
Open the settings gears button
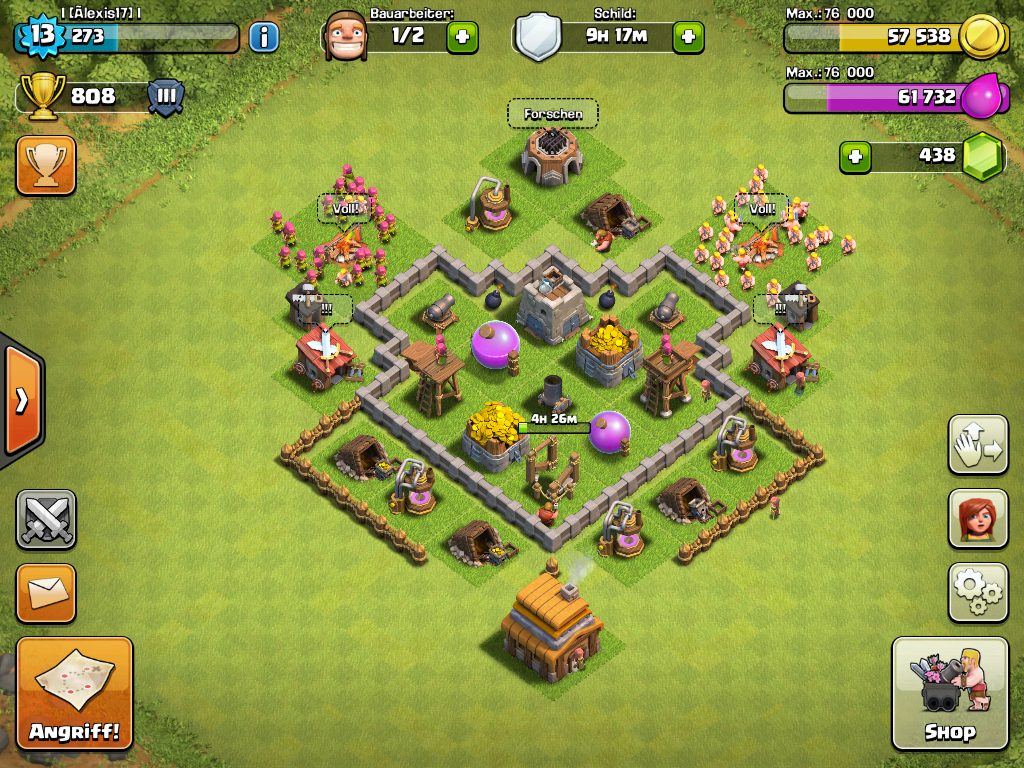pos(977,592)
